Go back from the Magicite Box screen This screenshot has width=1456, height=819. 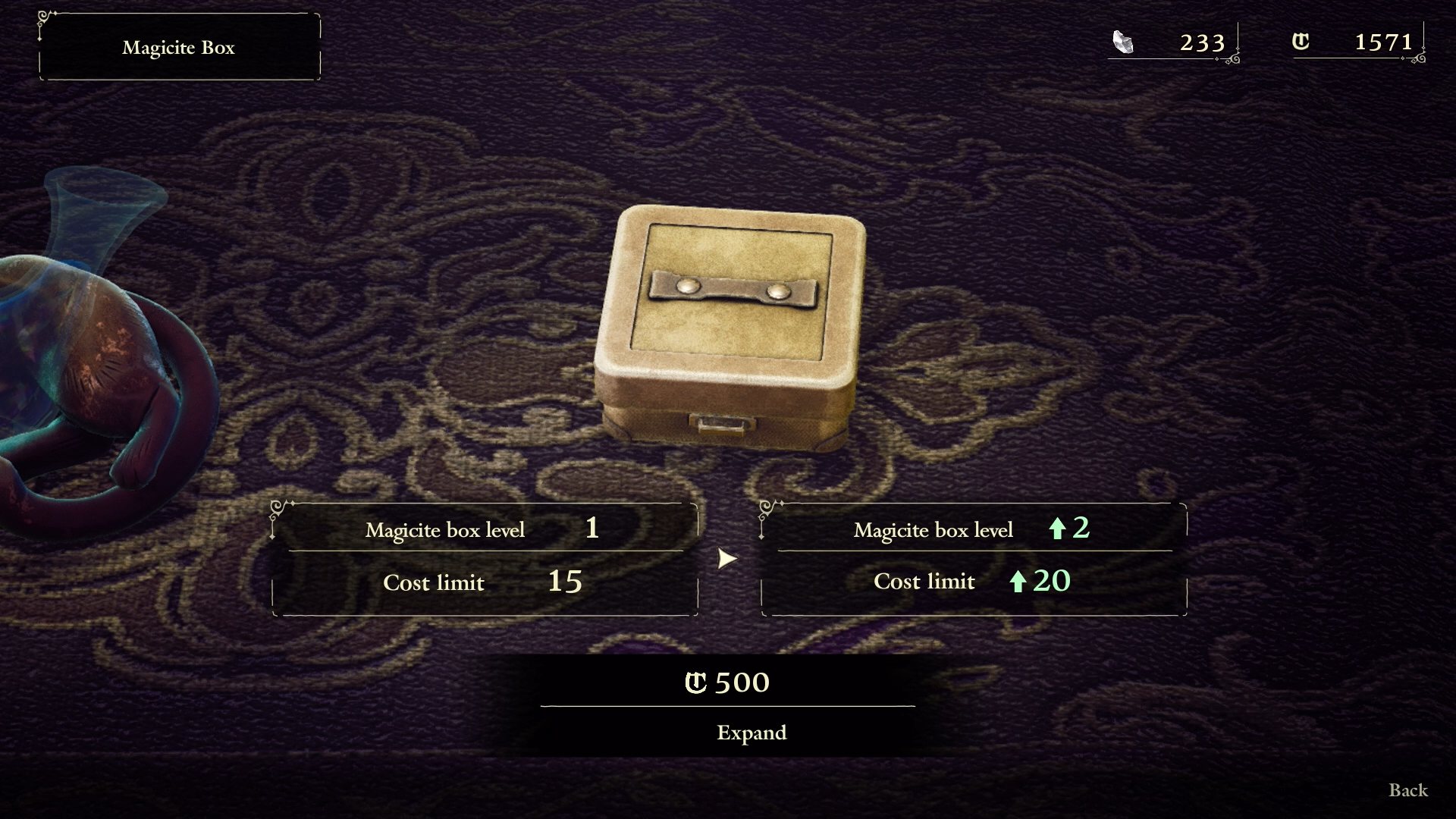[1407, 790]
